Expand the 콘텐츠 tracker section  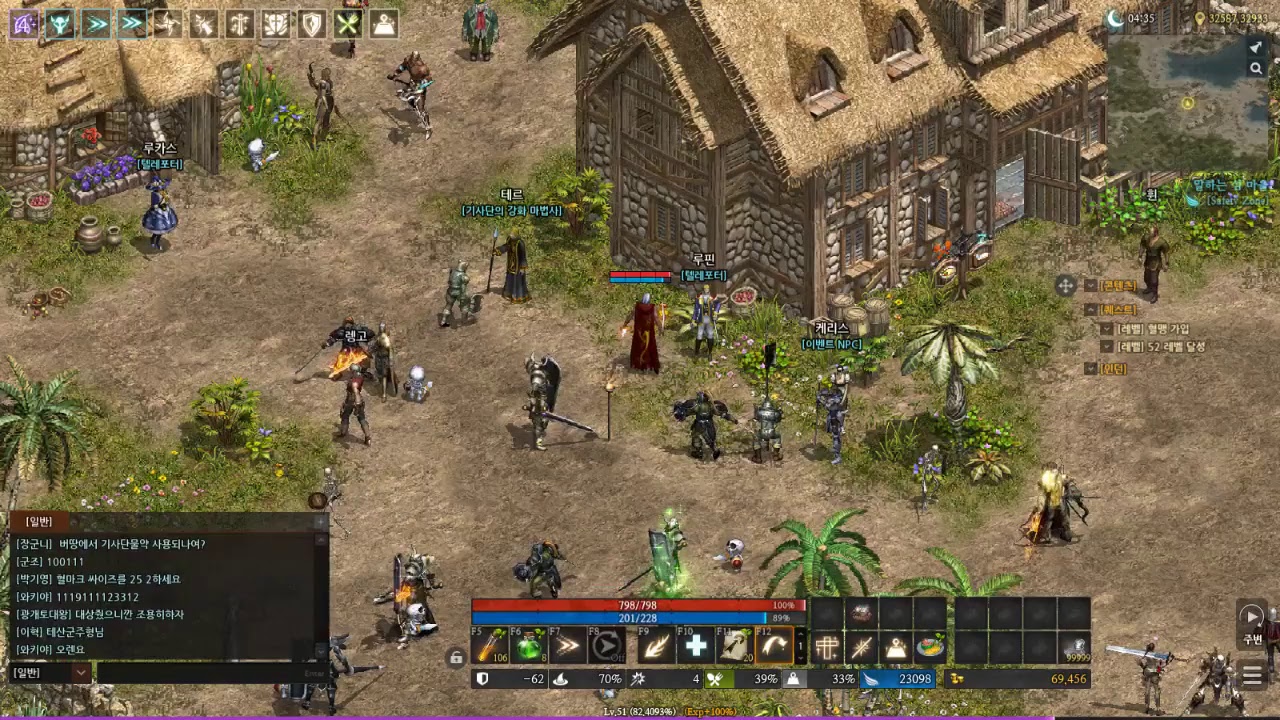pos(1091,286)
